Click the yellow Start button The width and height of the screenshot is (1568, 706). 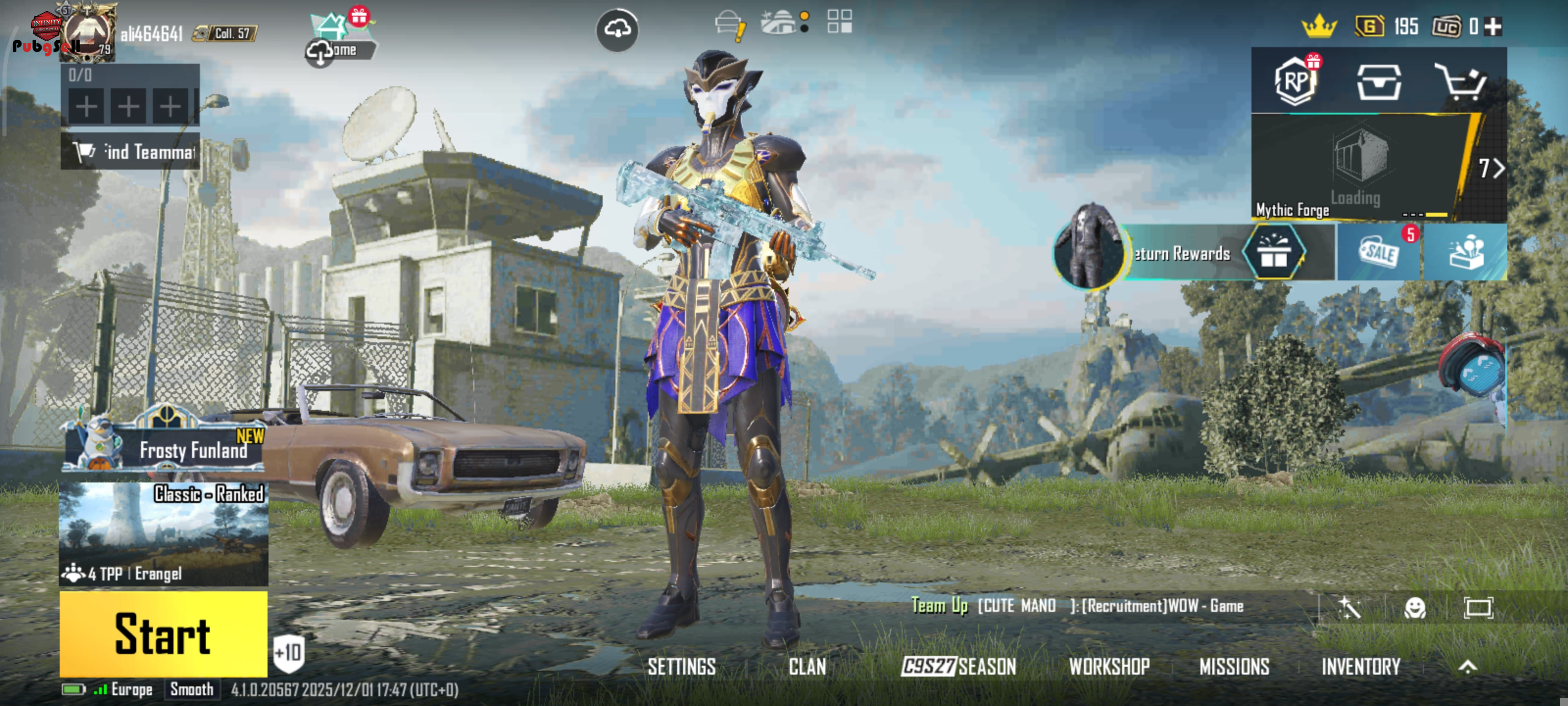click(163, 633)
